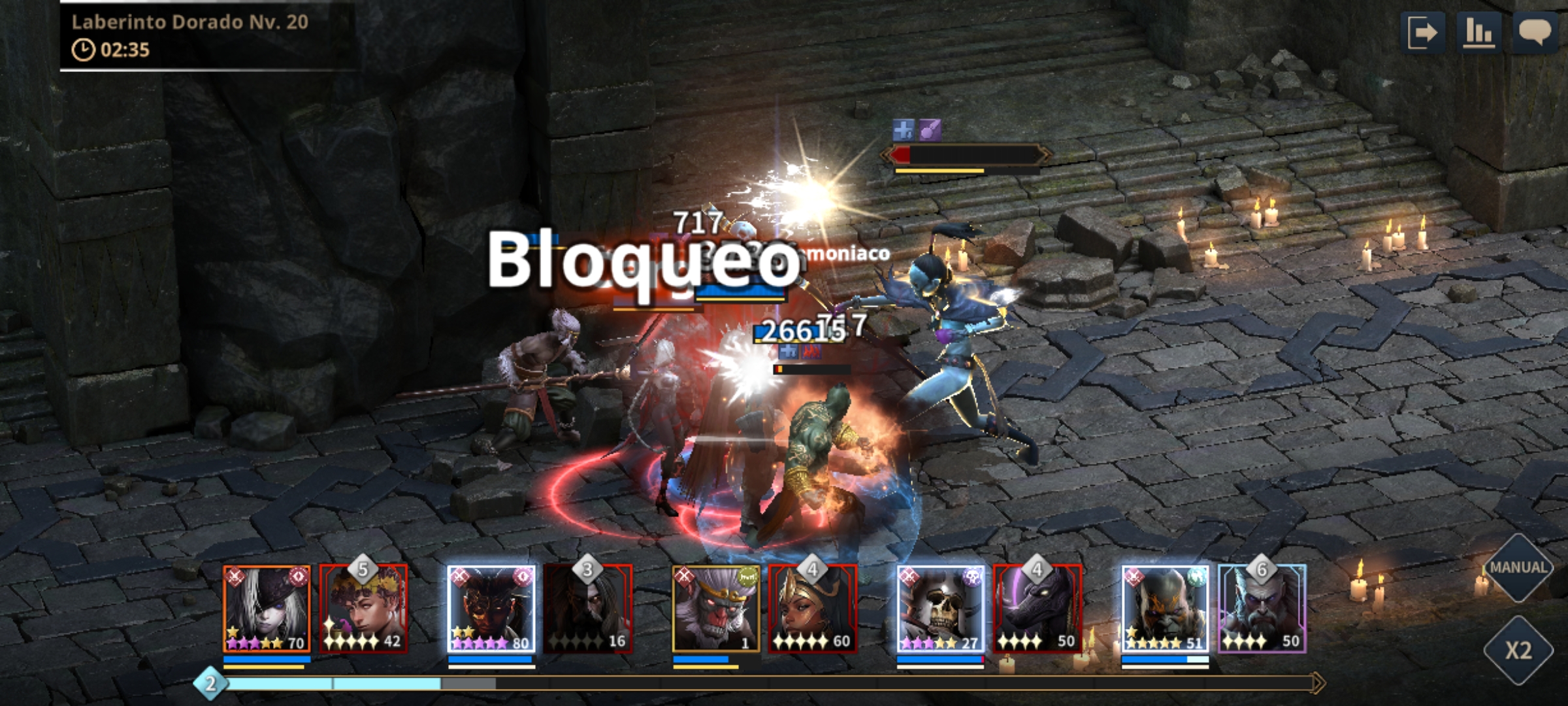Select the skull knight level 27 hero portrait
The height and width of the screenshot is (706, 1568).
[x=940, y=609]
